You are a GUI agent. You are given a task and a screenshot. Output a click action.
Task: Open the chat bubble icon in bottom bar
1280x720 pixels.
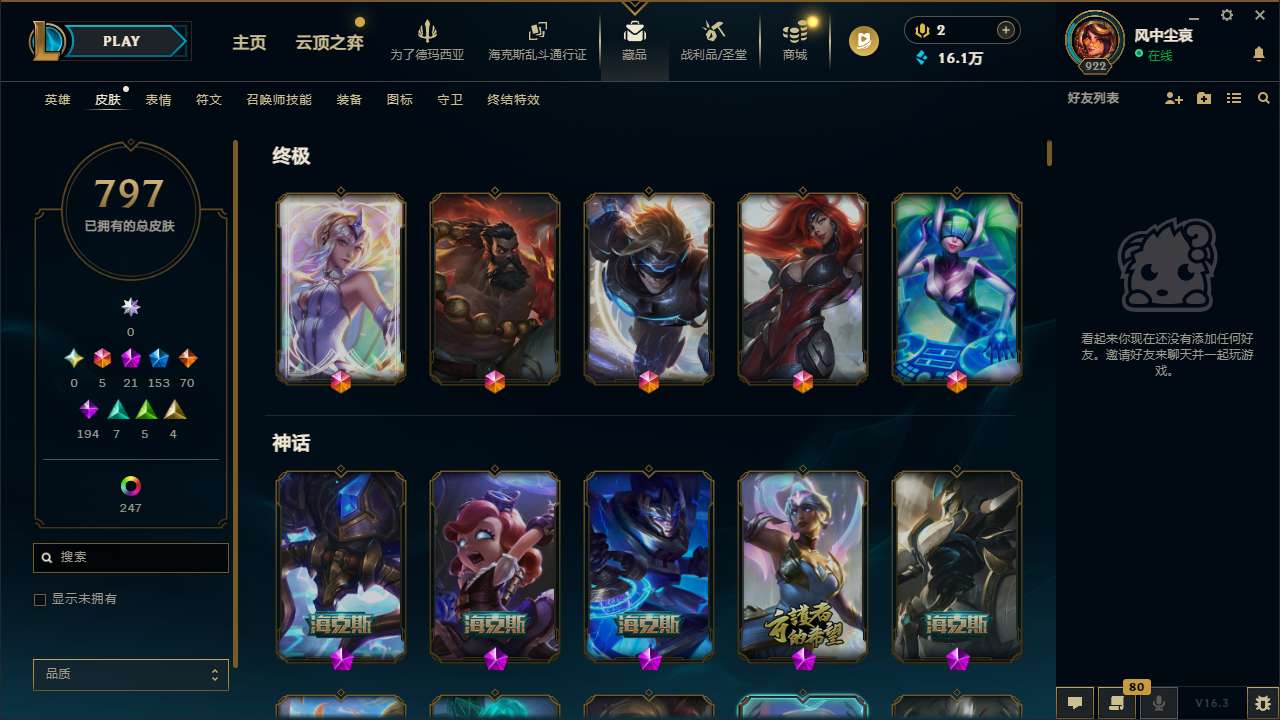(x=1075, y=703)
